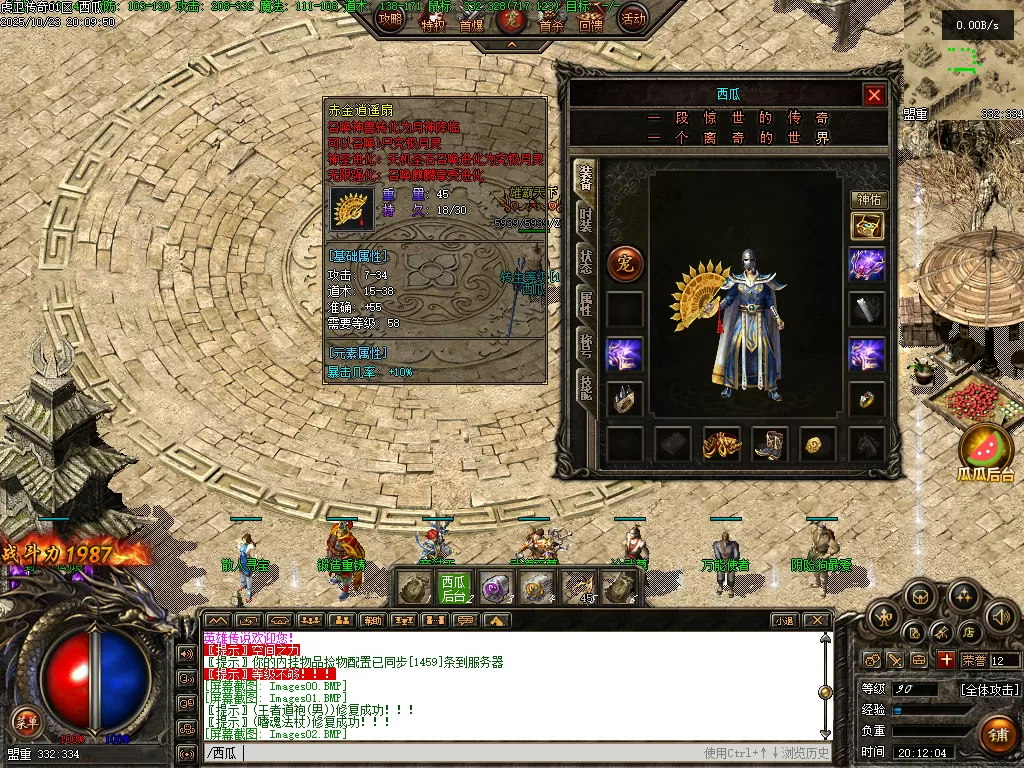Screen dimensions: 1024x768
Task: Open the 攻略 guide button
Action: 391,19
